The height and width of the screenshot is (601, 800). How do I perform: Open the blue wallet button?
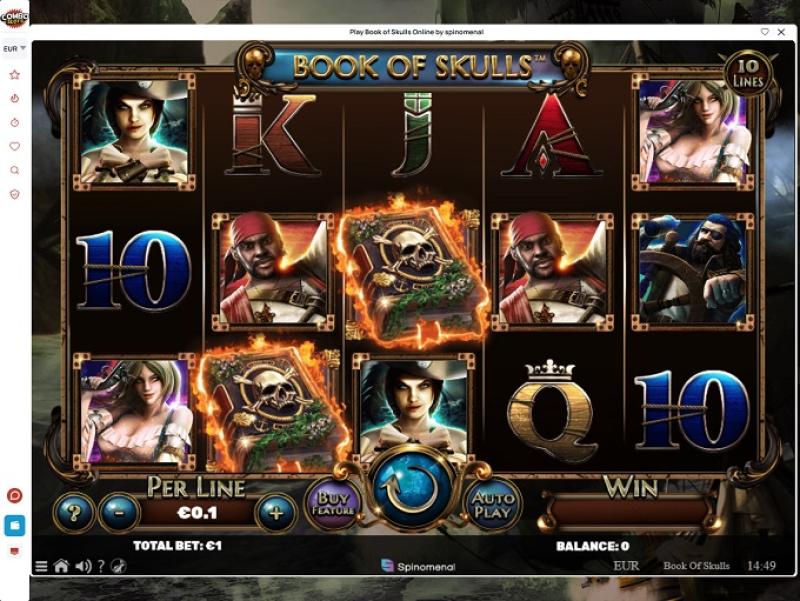(15, 524)
